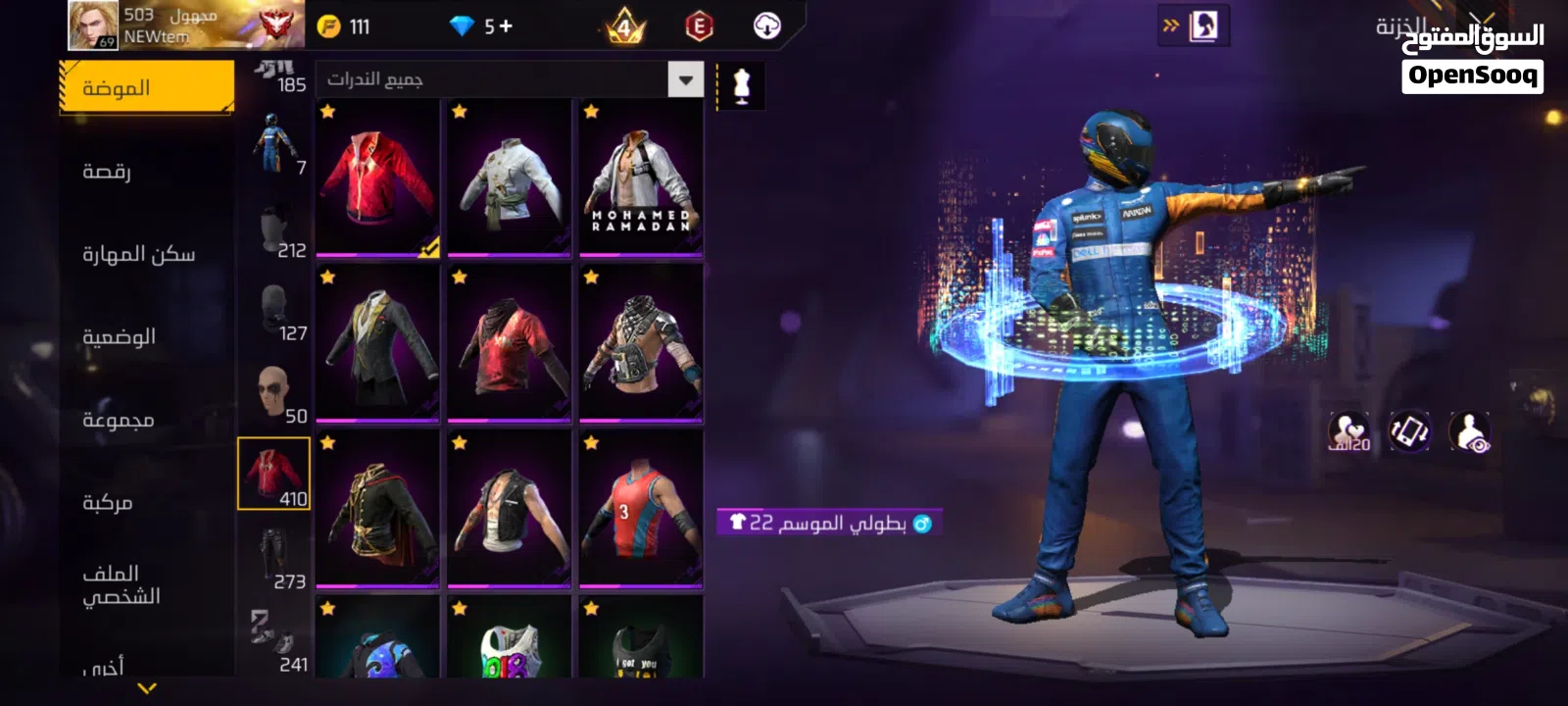Viewport: 1568px width, 706px height.
Task: Pick the black suit jacket with gold trim
Action: point(377,344)
